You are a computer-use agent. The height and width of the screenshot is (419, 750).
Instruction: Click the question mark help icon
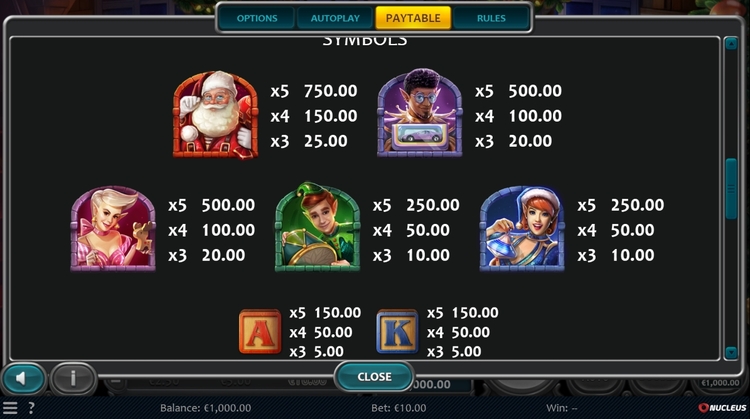(x=29, y=408)
